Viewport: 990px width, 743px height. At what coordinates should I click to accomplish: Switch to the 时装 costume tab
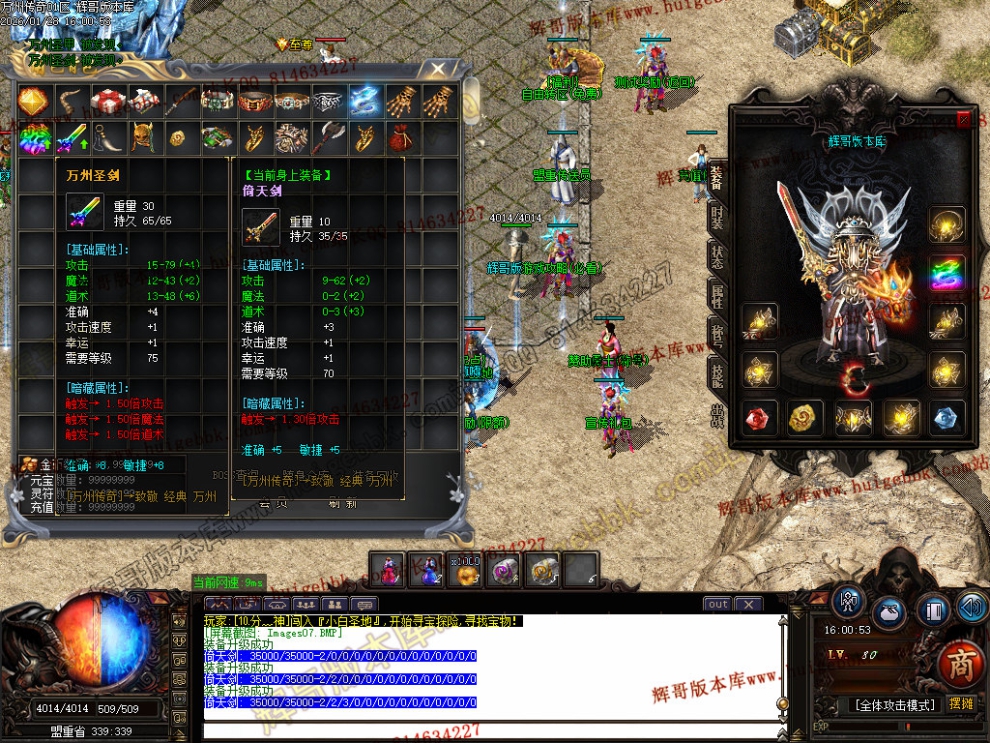[717, 217]
